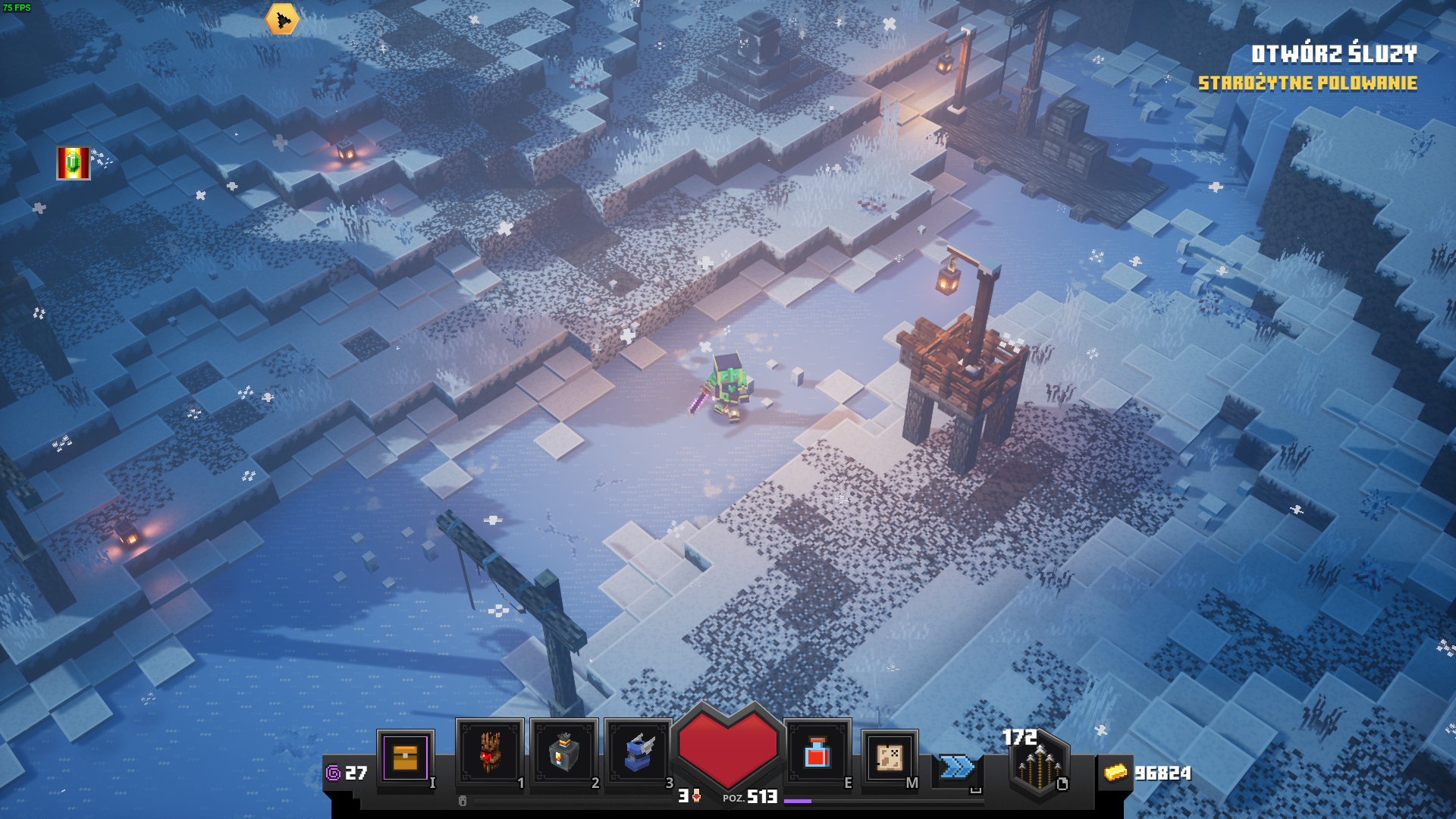Screen dimensions: 1456x819
Task: Open the map scroll icon
Action: [x=889, y=757]
